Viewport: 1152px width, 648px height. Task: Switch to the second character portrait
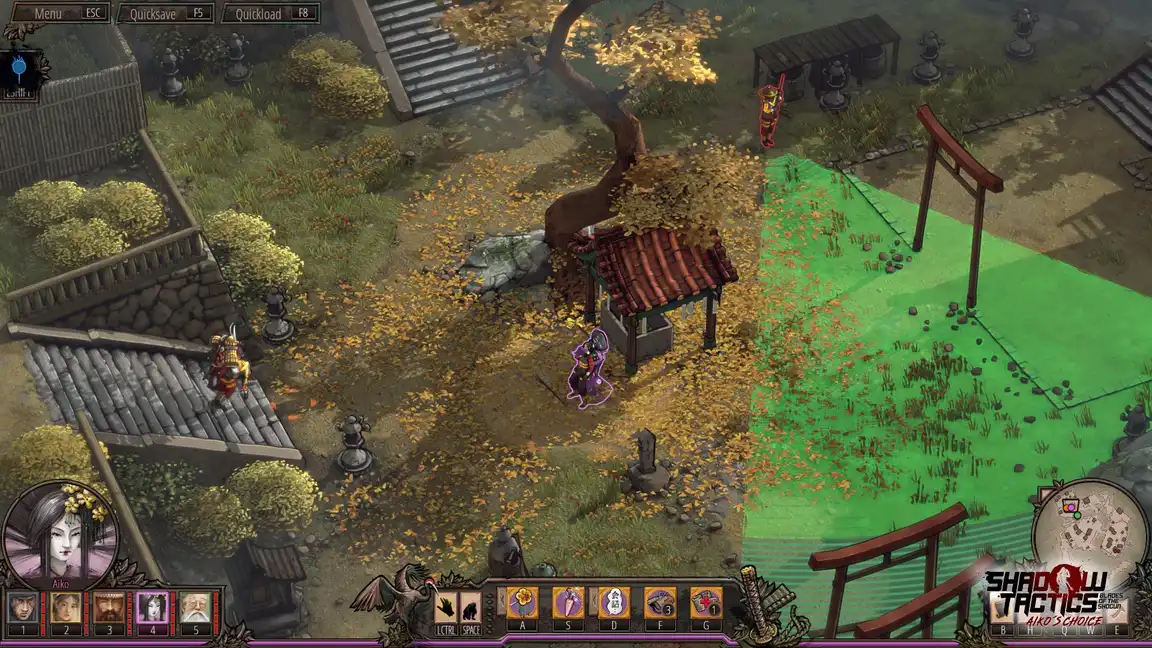(65, 608)
